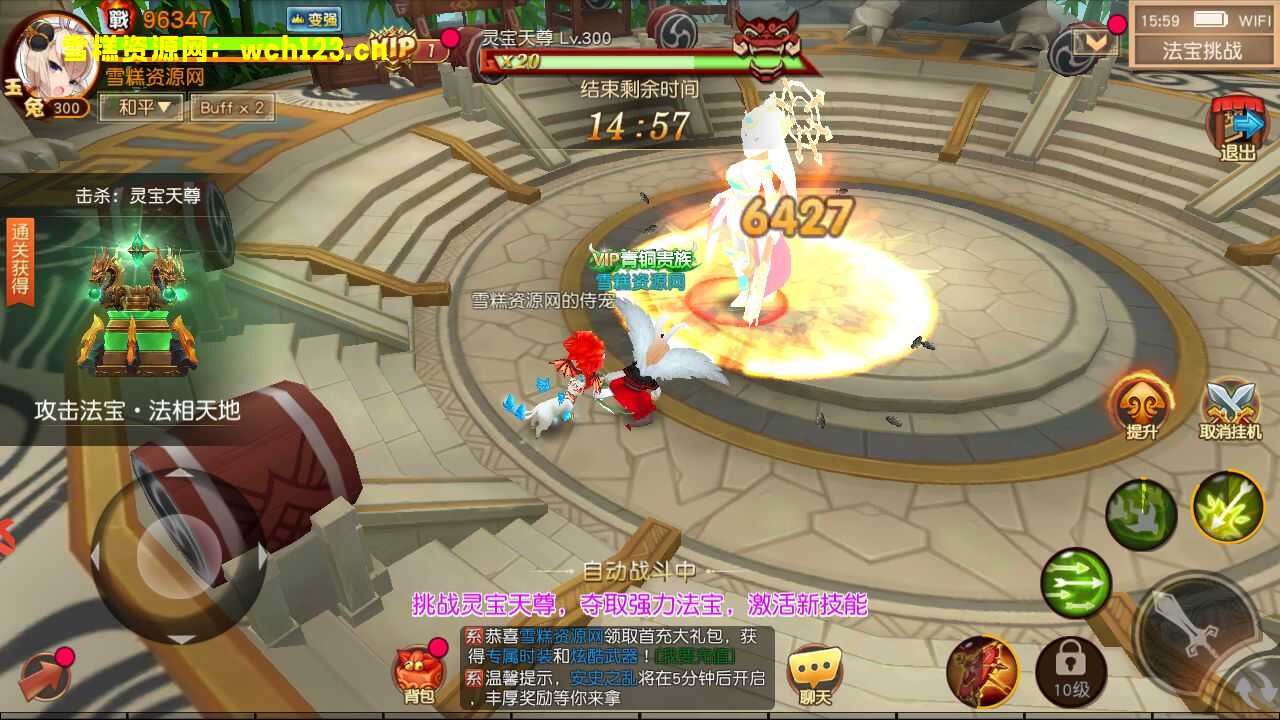This screenshot has width=1280, height=720.
Task: Use the green beast skill icon
Action: tap(1141, 514)
